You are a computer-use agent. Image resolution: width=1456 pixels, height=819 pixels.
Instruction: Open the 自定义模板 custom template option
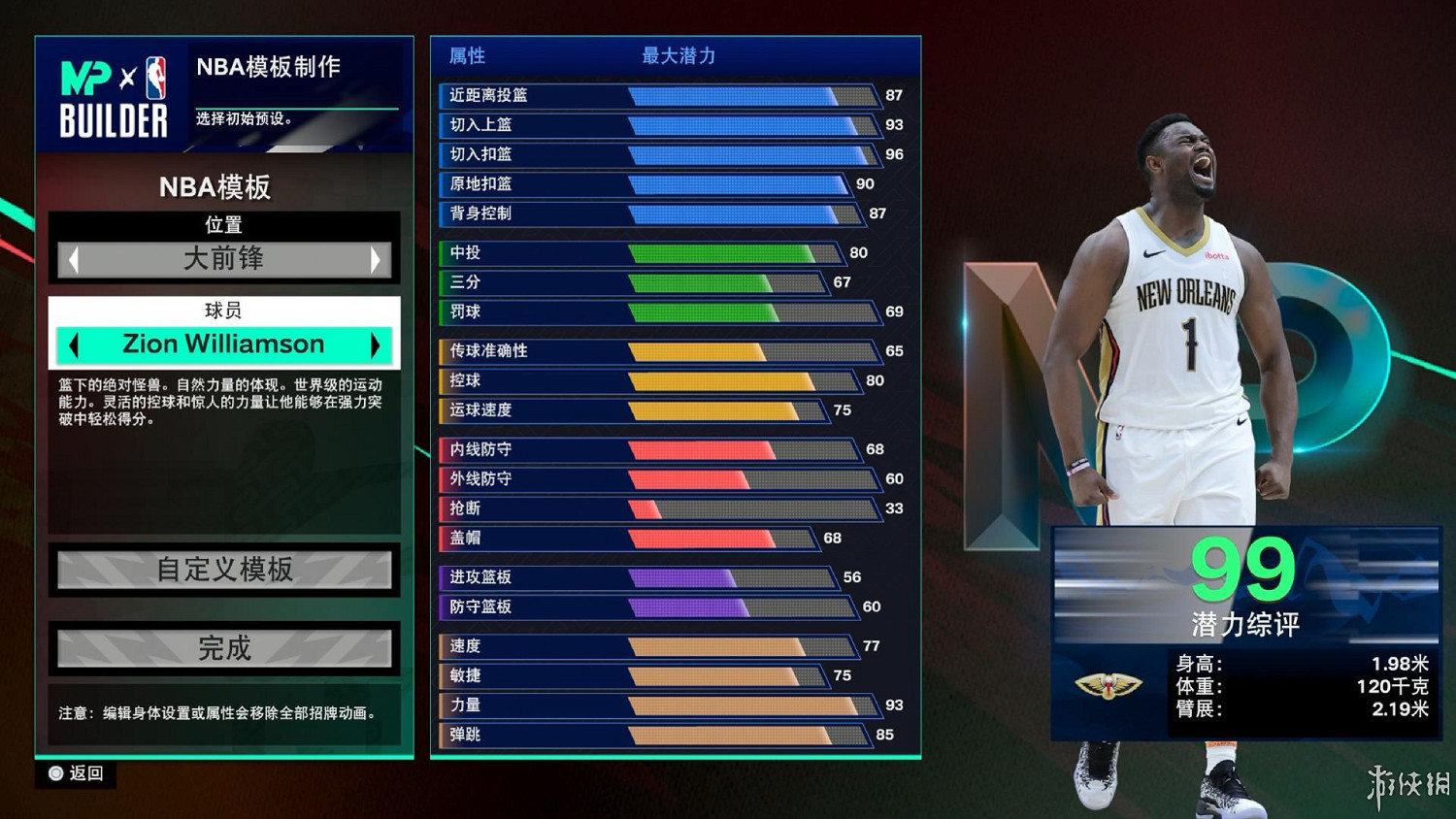[x=224, y=571]
